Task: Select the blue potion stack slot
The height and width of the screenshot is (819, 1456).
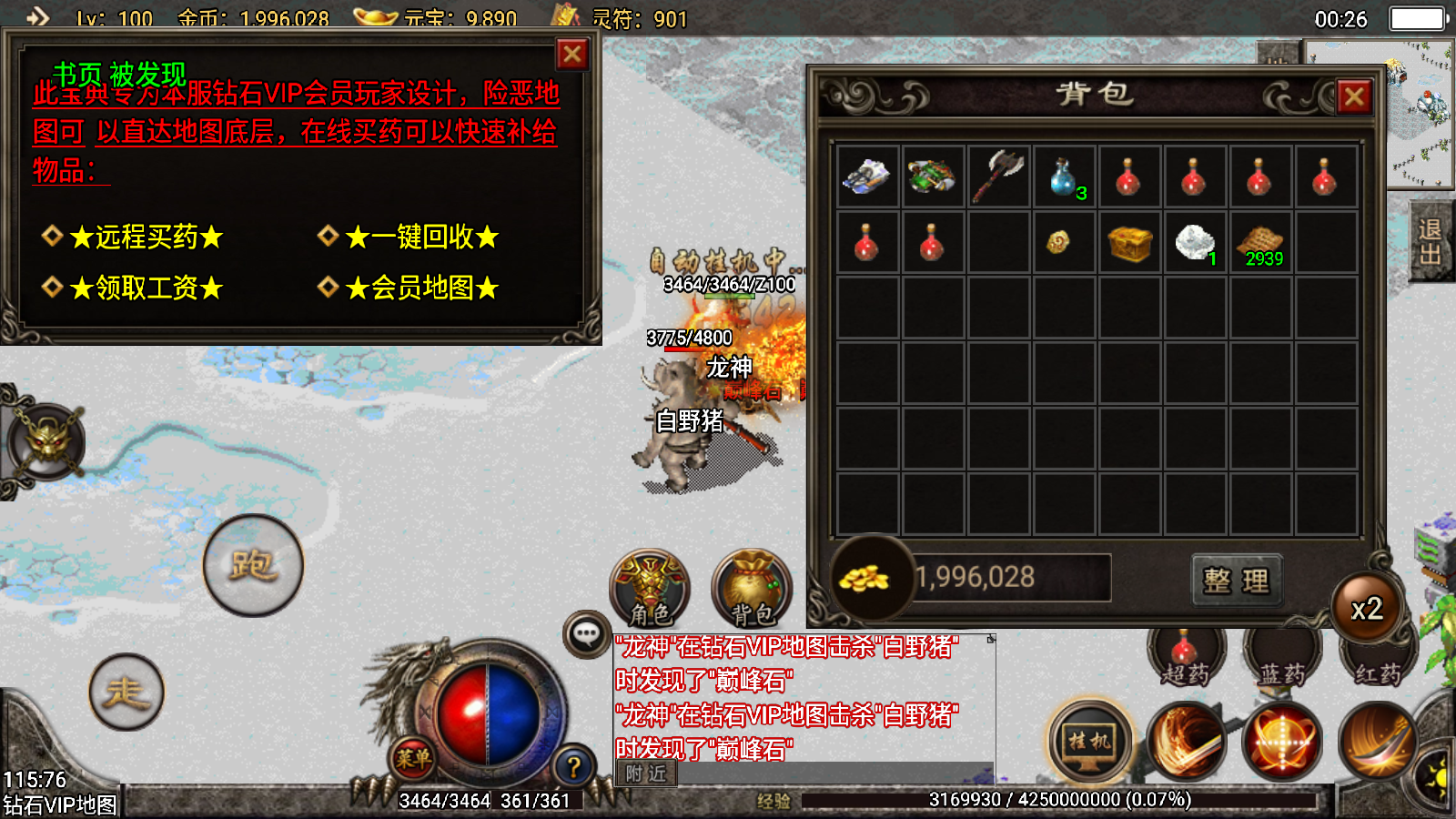Action: [1064, 176]
